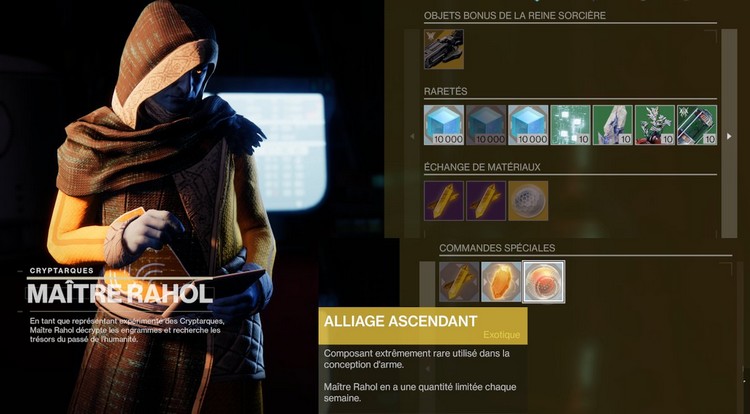Select the pale crystal shard material

click(613, 125)
